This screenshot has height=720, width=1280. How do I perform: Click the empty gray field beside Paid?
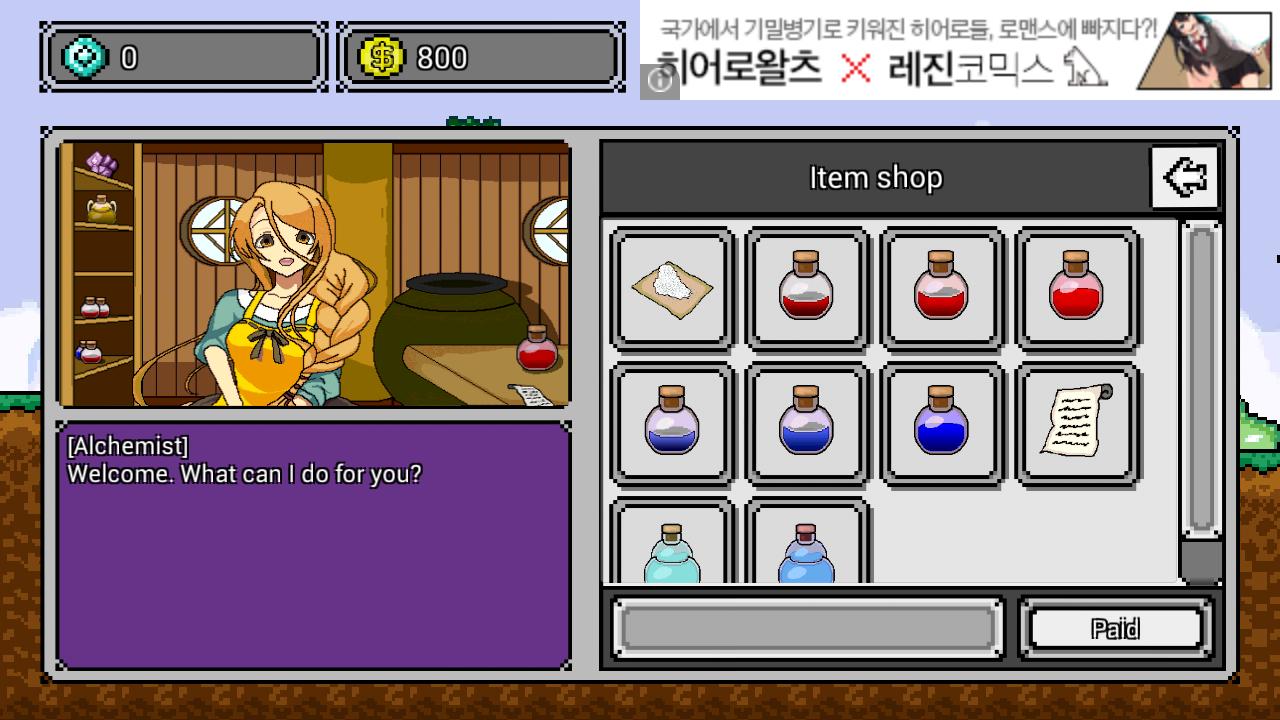(x=806, y=627)
